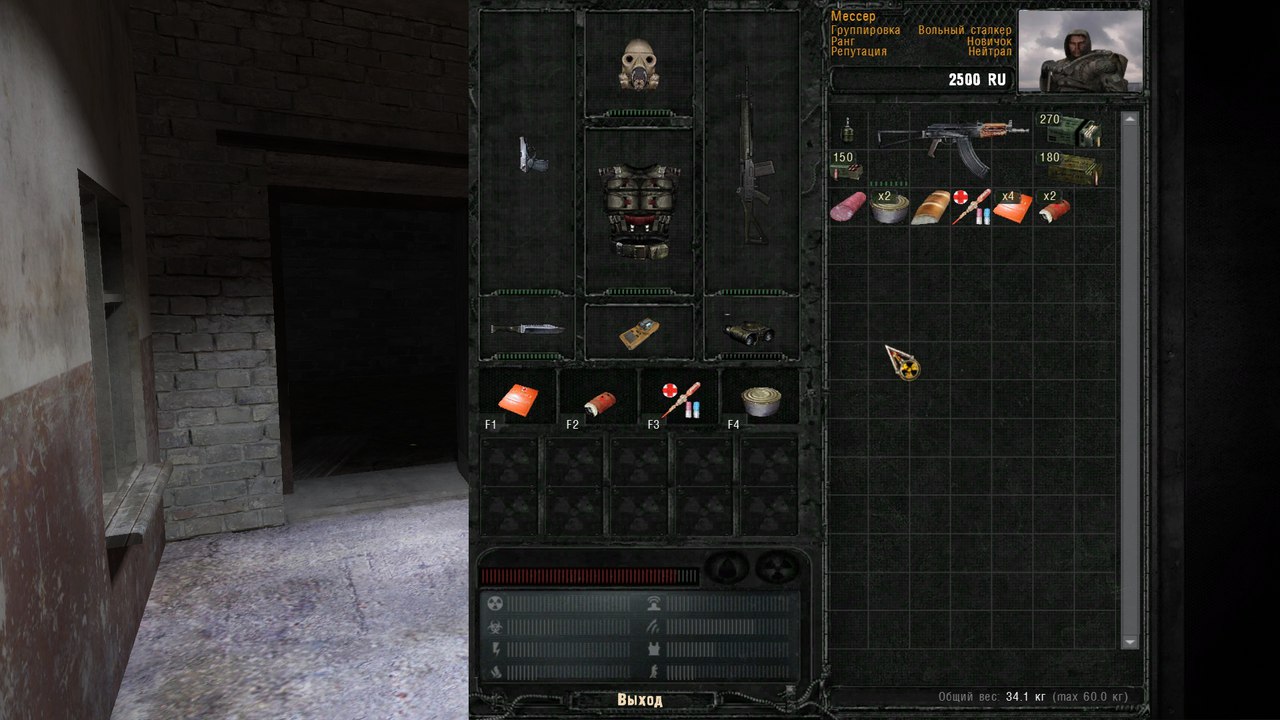Click the backpack scrollbar down arrow

[1130, 641]
